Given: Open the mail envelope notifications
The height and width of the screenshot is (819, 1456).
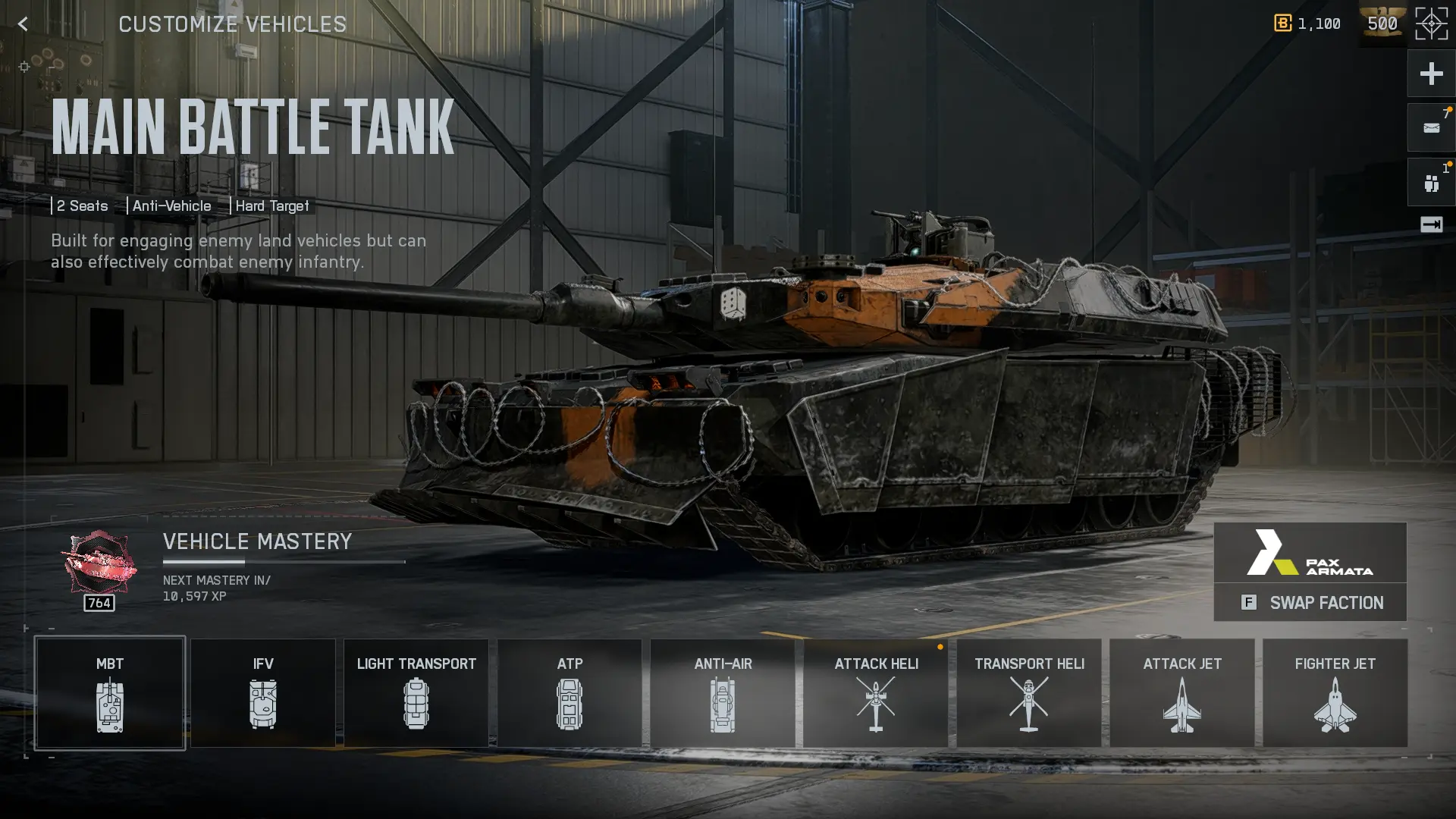Looking at the screenshot, I should coord(1431,128).
